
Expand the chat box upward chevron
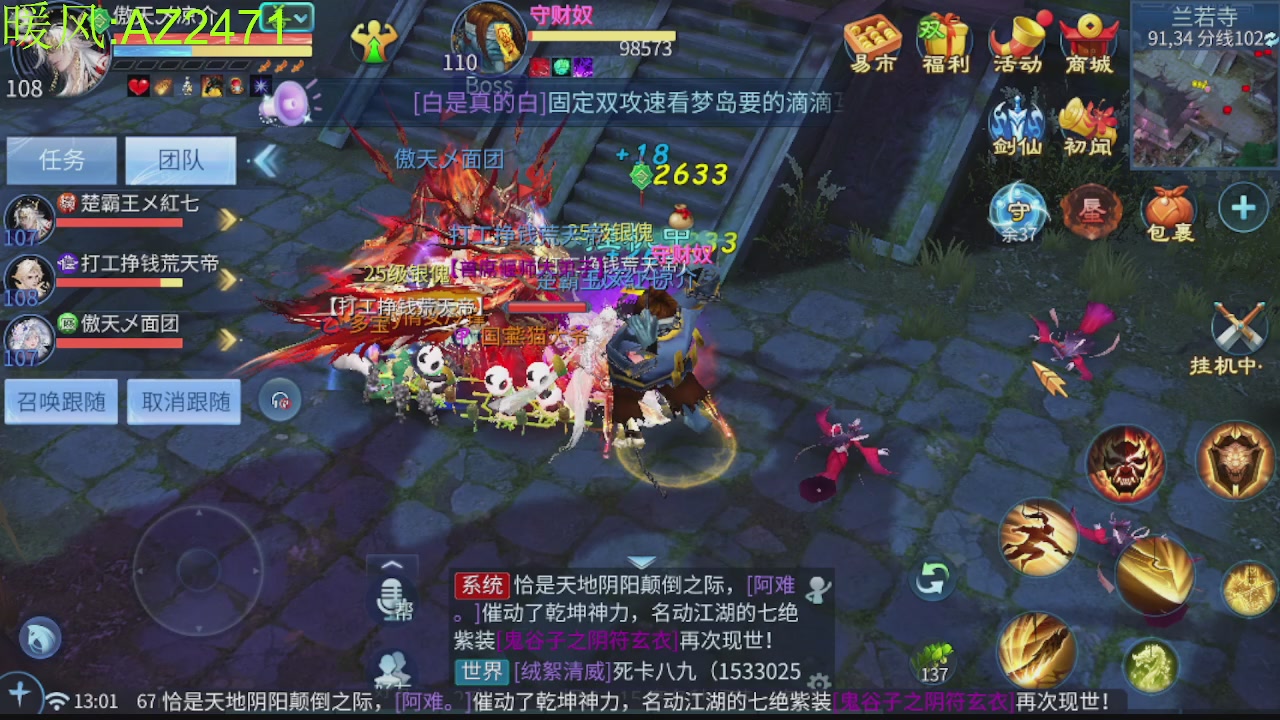pyautogui.click(x=391, y=566)
